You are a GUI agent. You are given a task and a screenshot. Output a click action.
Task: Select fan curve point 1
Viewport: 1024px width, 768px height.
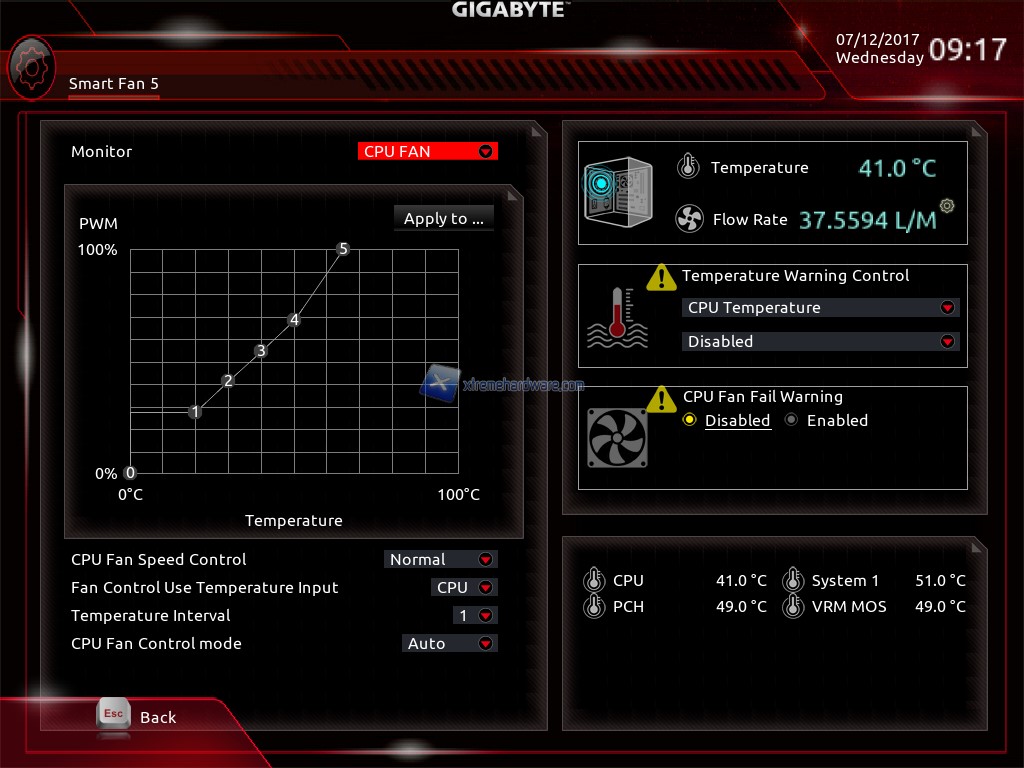click(x=195, y=412)
